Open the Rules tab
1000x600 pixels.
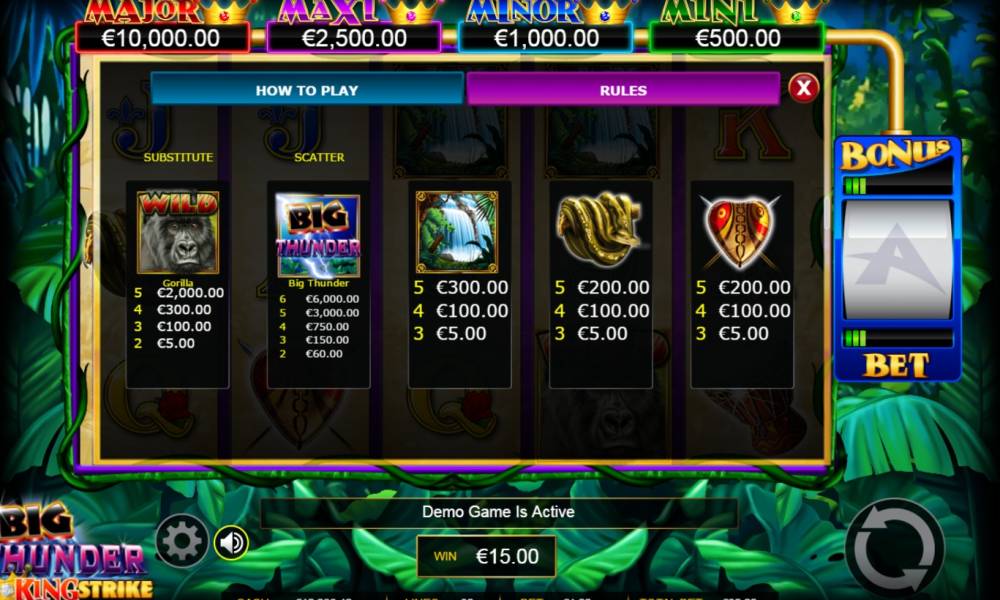coord(623,89)
